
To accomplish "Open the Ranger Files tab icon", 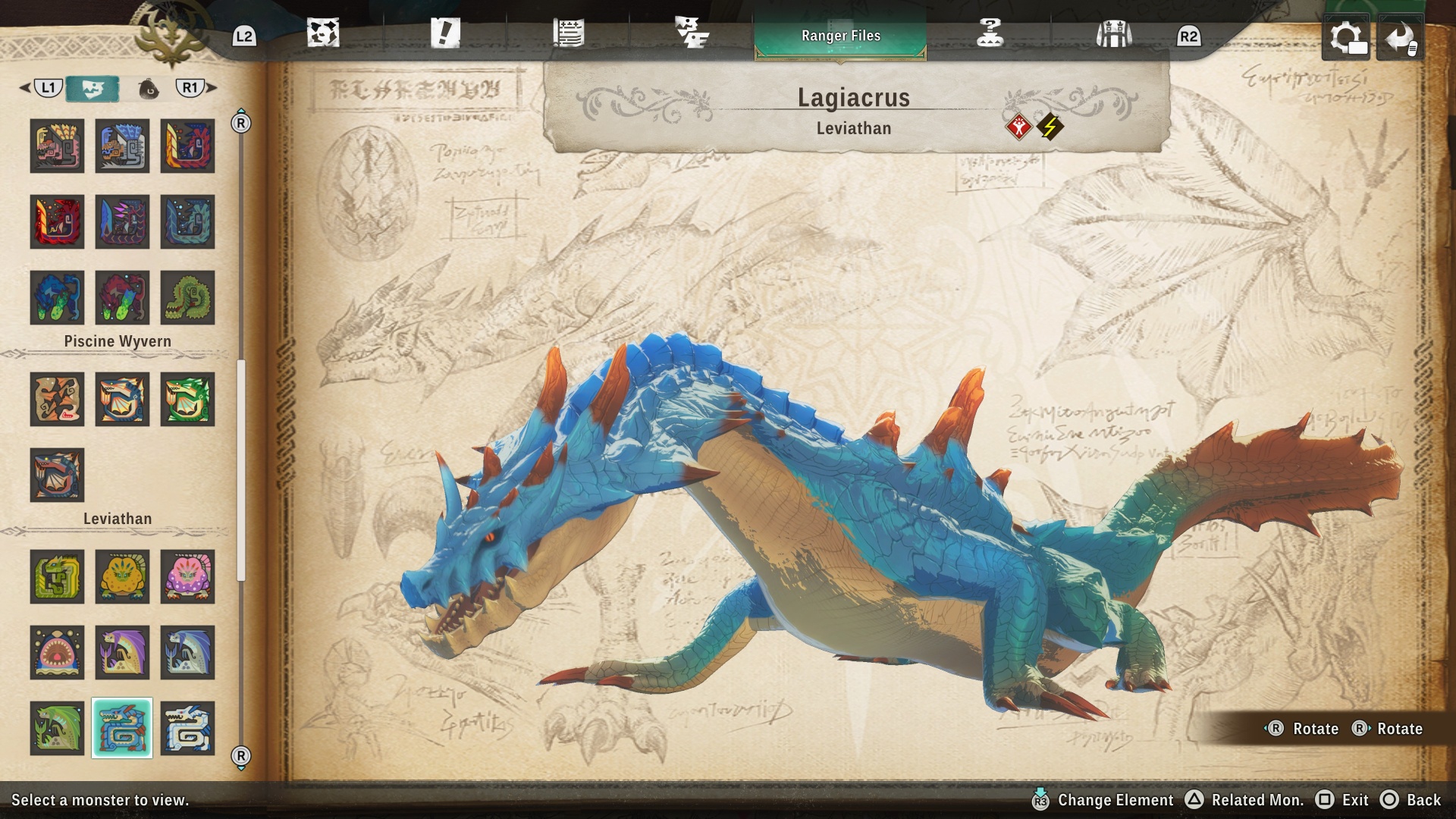I will click(x=840, y=35).
